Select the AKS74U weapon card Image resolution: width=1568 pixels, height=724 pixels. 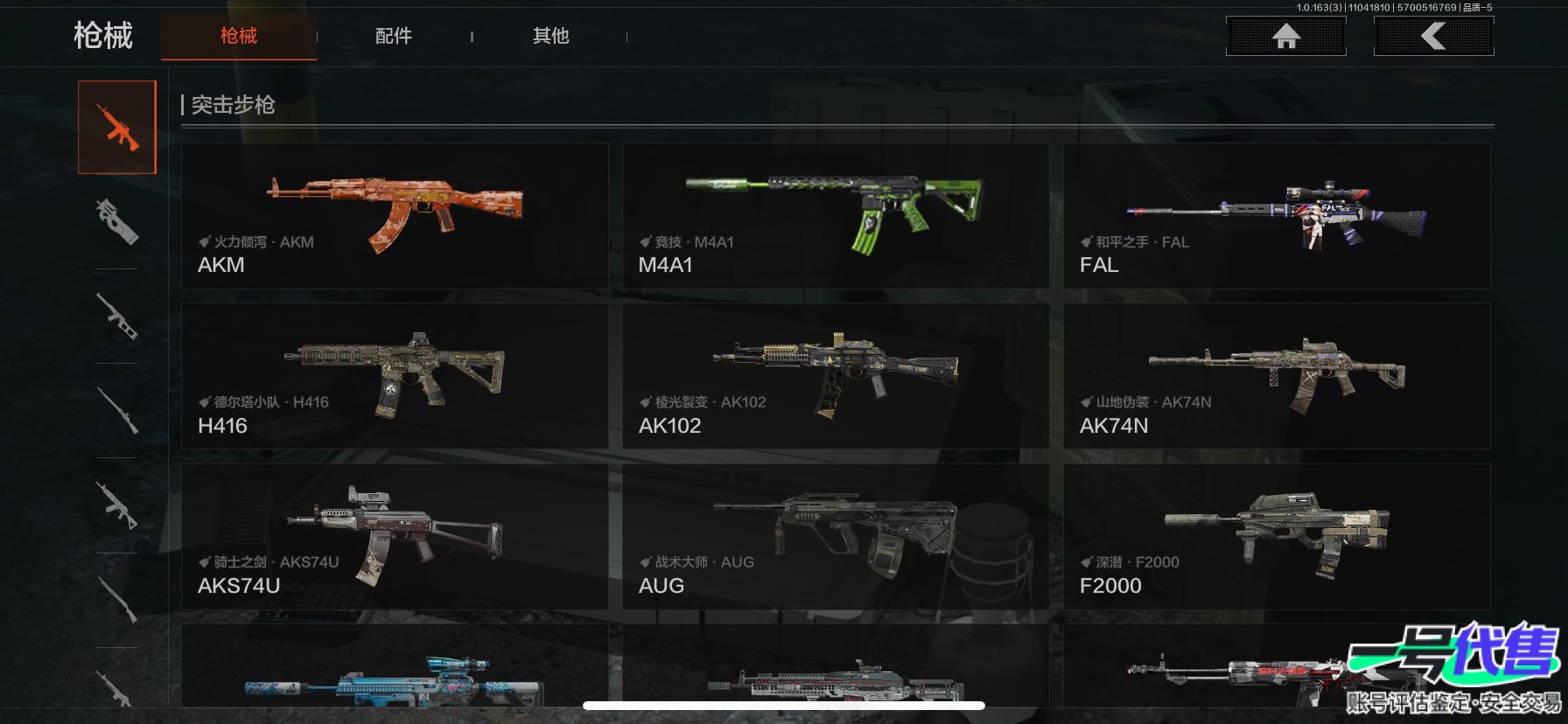coord(395,536)
